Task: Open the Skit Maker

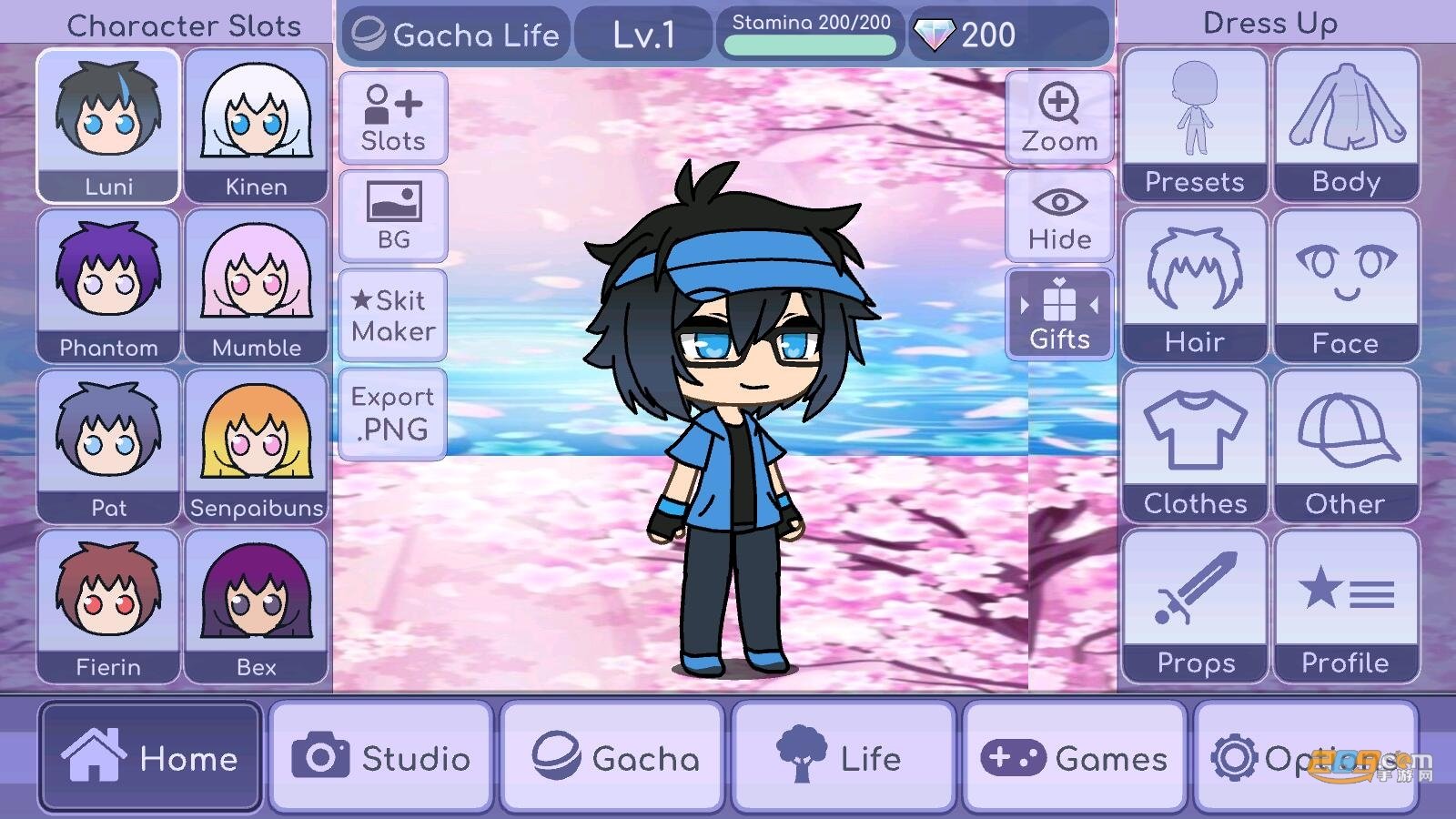Action: point(393,315)
